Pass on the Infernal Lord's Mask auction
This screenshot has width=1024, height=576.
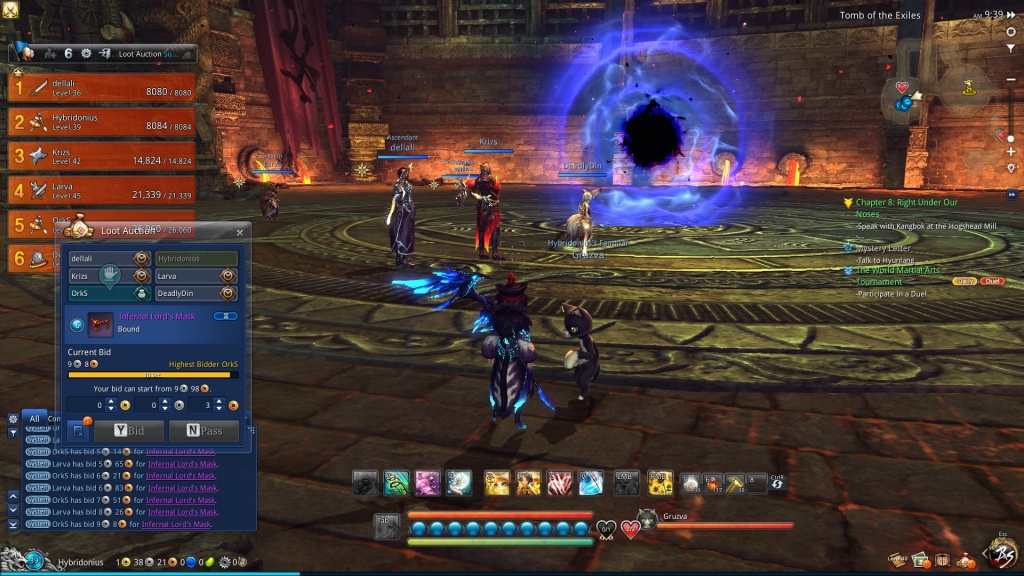pyautogui.click(x=204, y=431)
